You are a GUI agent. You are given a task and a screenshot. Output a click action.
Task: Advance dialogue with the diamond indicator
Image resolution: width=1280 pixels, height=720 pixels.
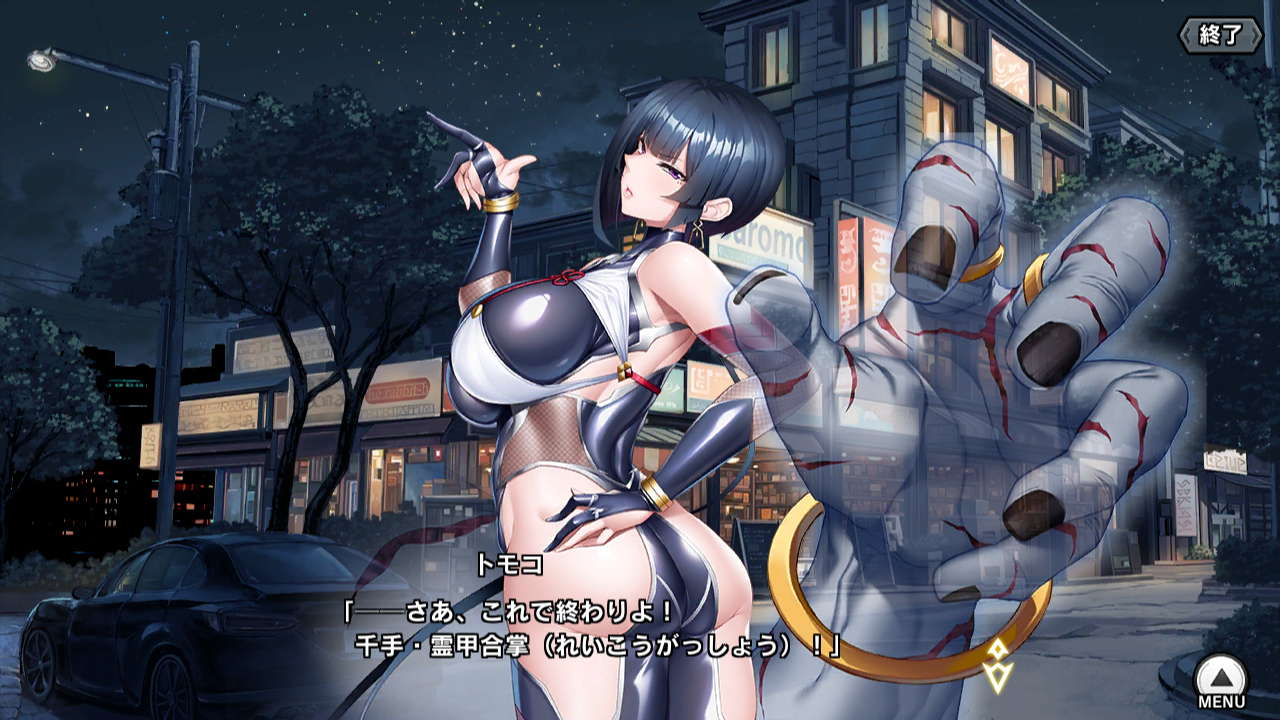click(997, 664)
